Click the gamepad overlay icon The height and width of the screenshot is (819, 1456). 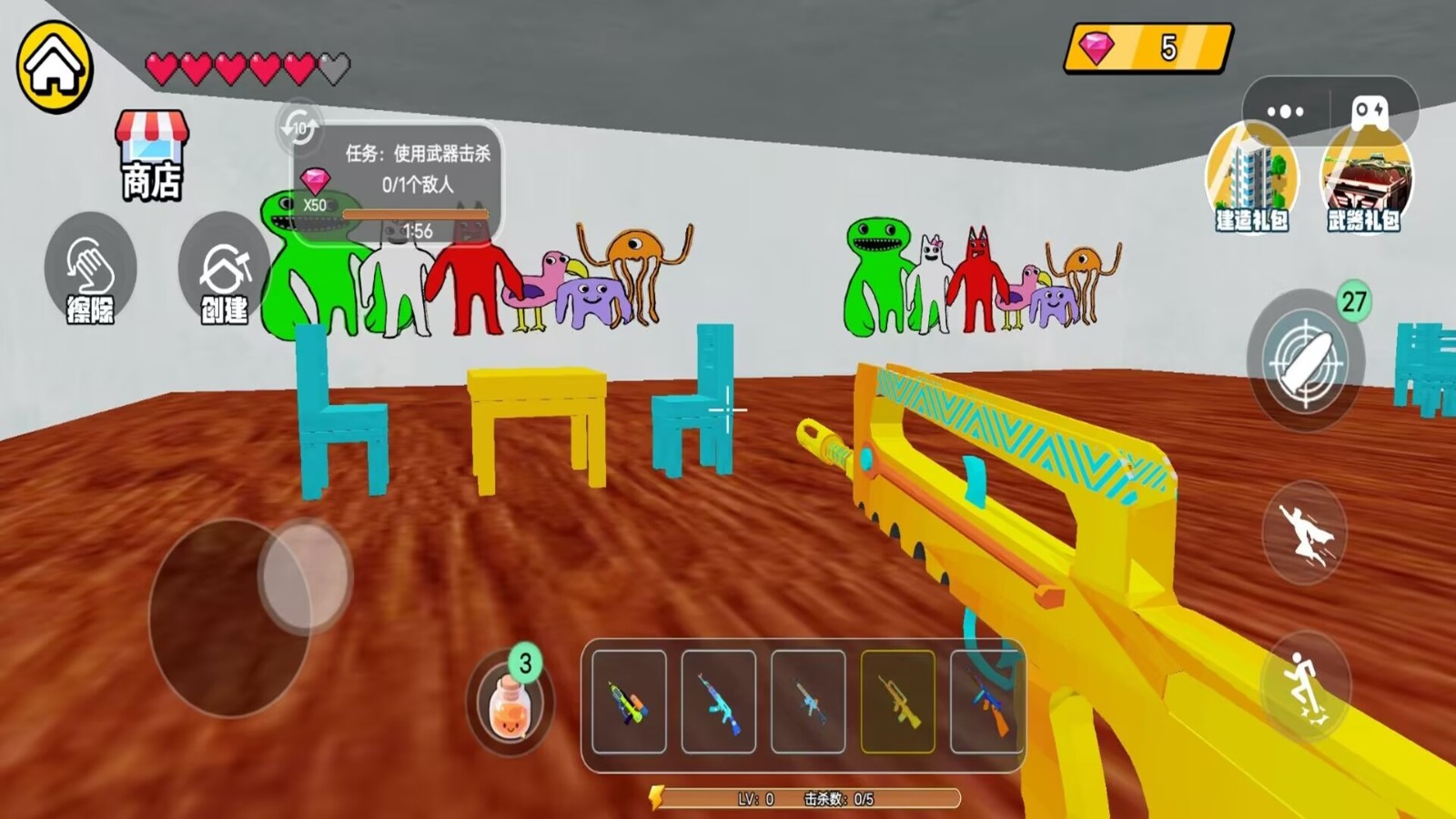pos(1370,112)
